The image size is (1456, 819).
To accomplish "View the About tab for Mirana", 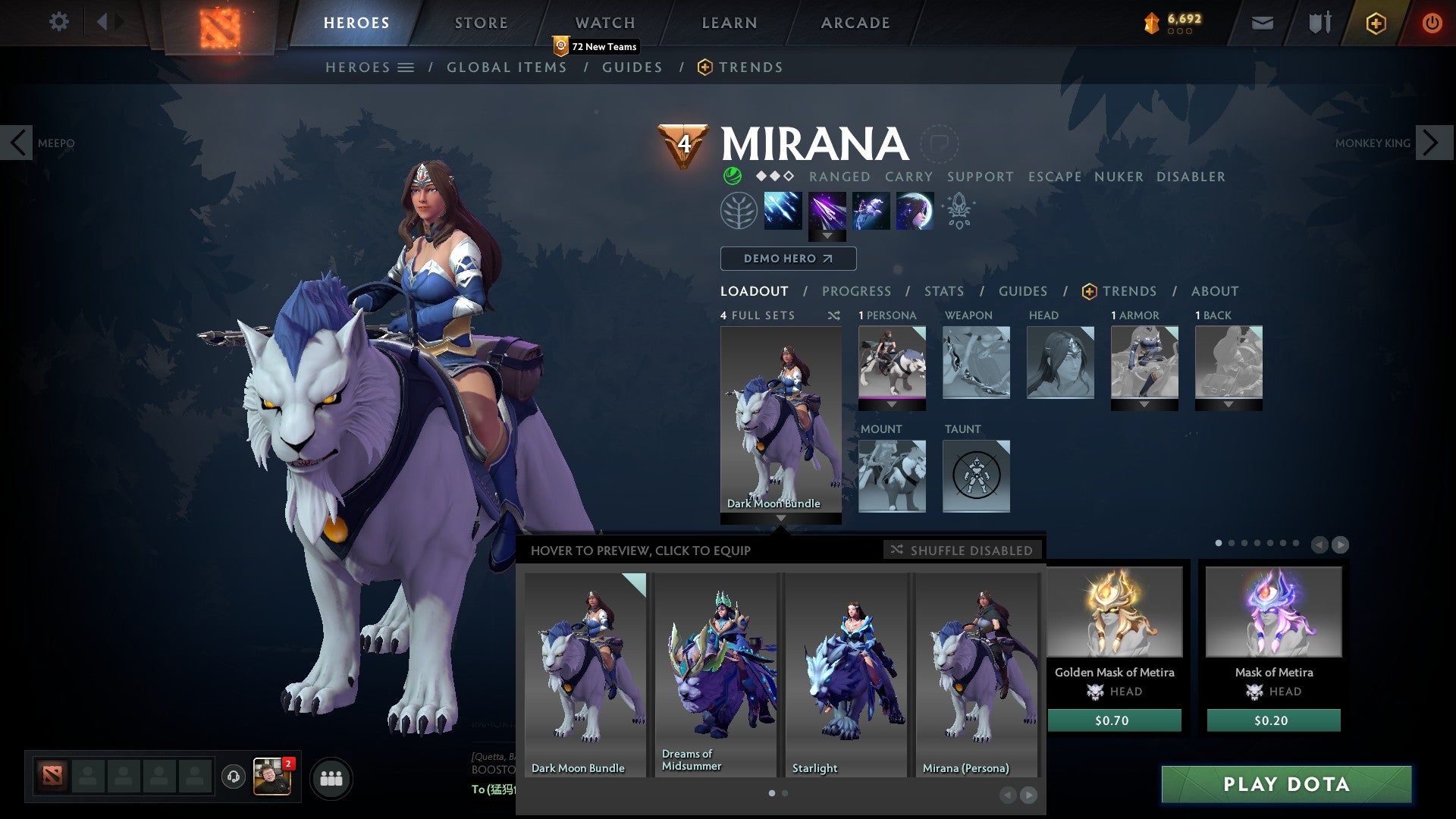I will tap(1215, 291).
